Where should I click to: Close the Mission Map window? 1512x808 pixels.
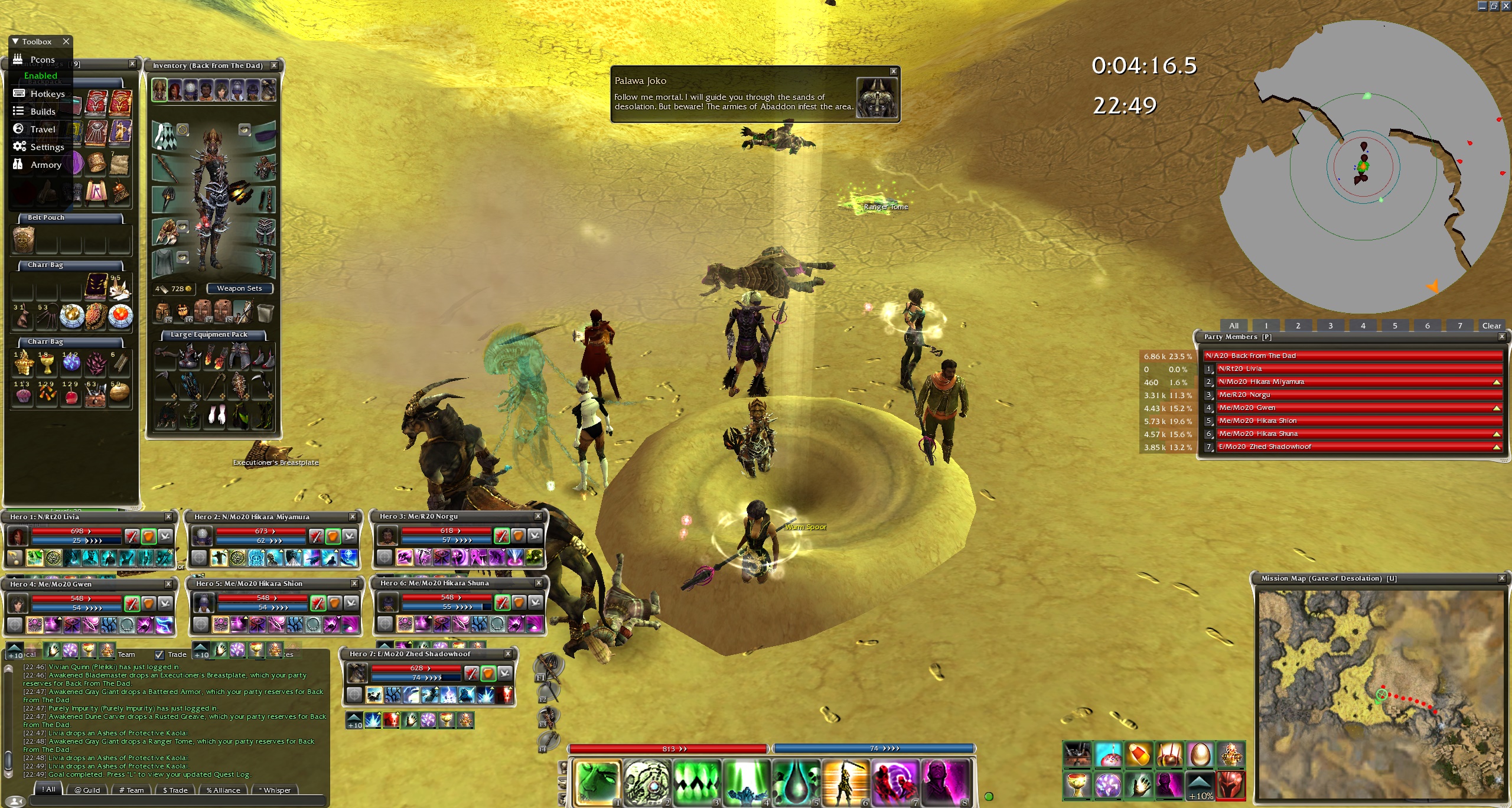pyautogui.click(x=1501, y=578)
